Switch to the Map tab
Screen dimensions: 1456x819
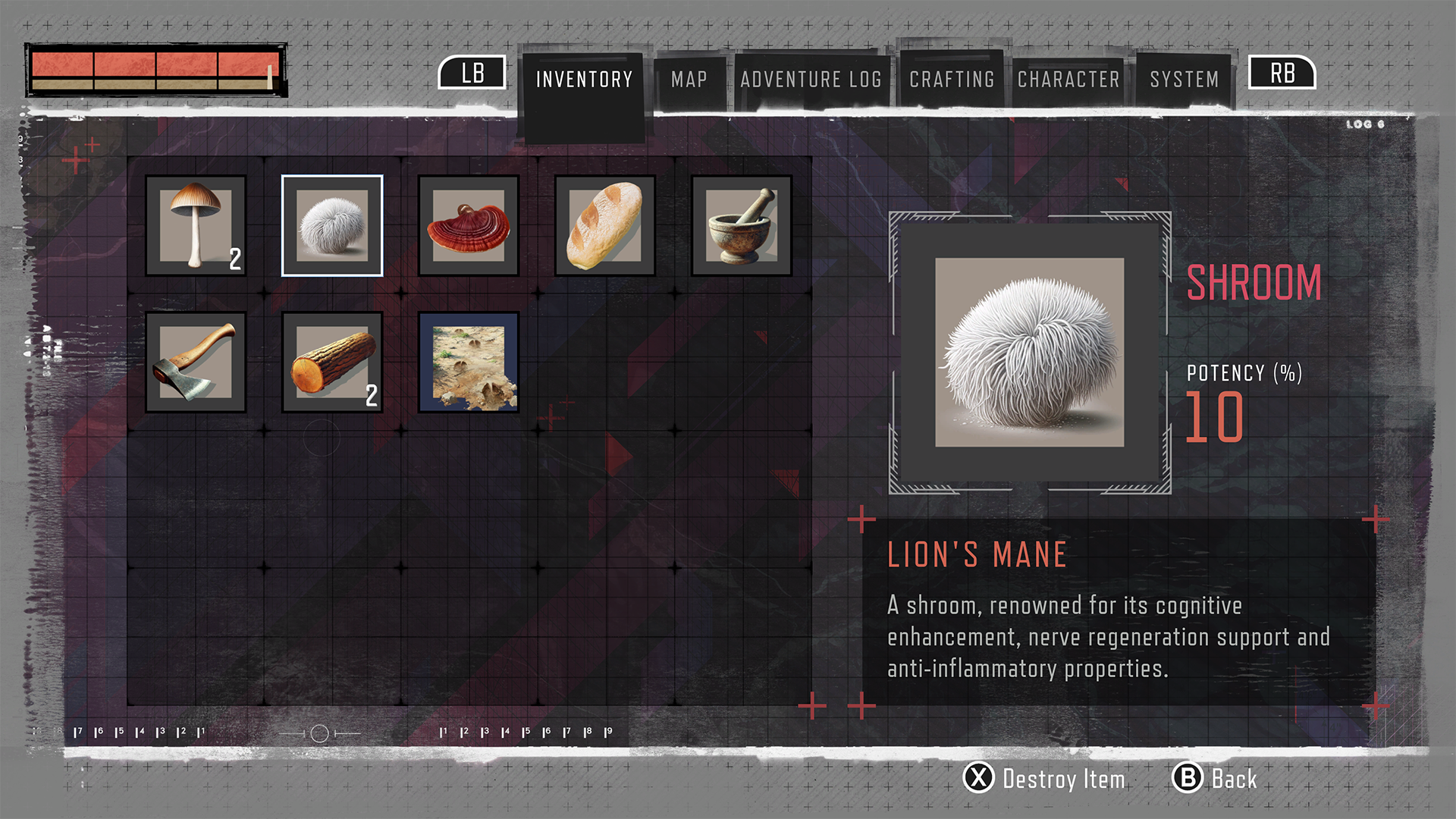[x=688, y=79]
